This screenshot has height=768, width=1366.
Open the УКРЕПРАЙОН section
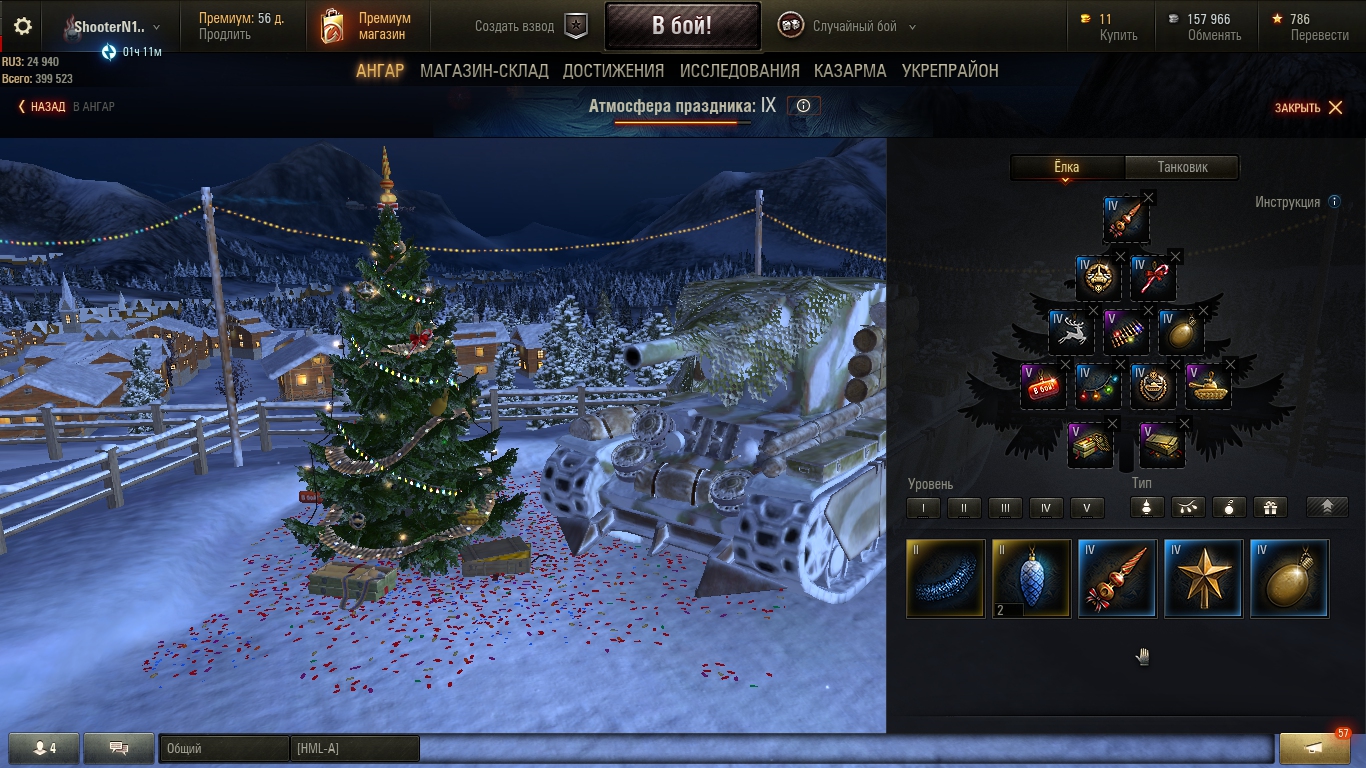[950, 71]
